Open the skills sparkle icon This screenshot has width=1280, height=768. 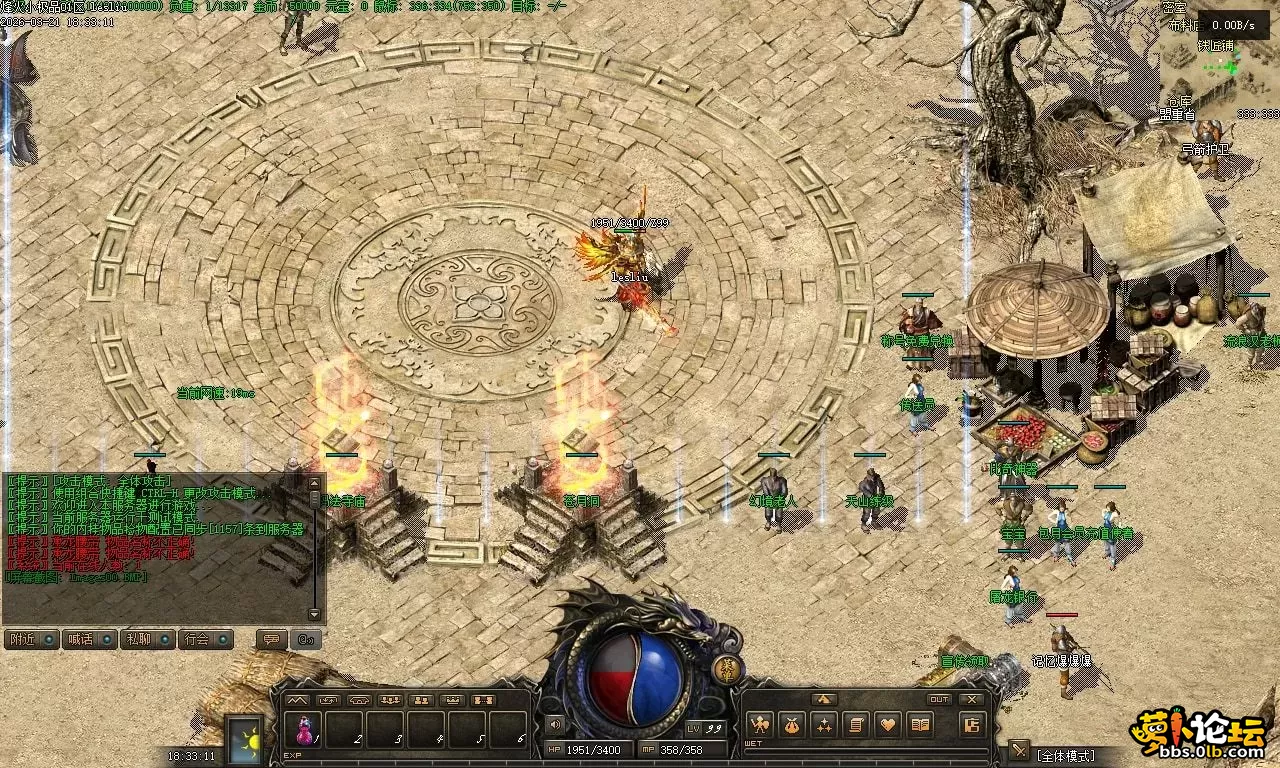tap(824, 724)
